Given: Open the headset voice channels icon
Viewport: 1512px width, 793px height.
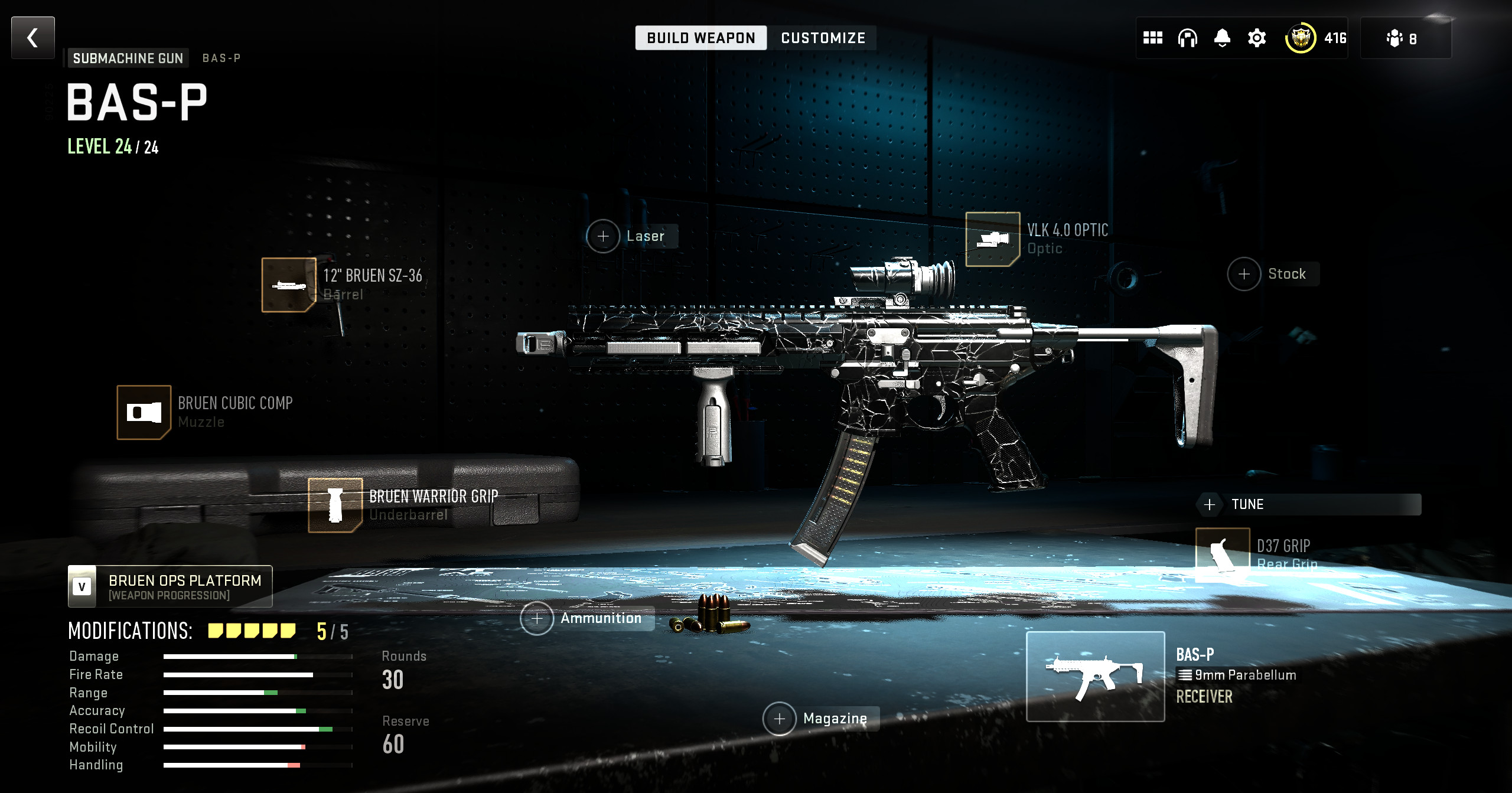Looking at the screenshot, I should pos(1187,38).
